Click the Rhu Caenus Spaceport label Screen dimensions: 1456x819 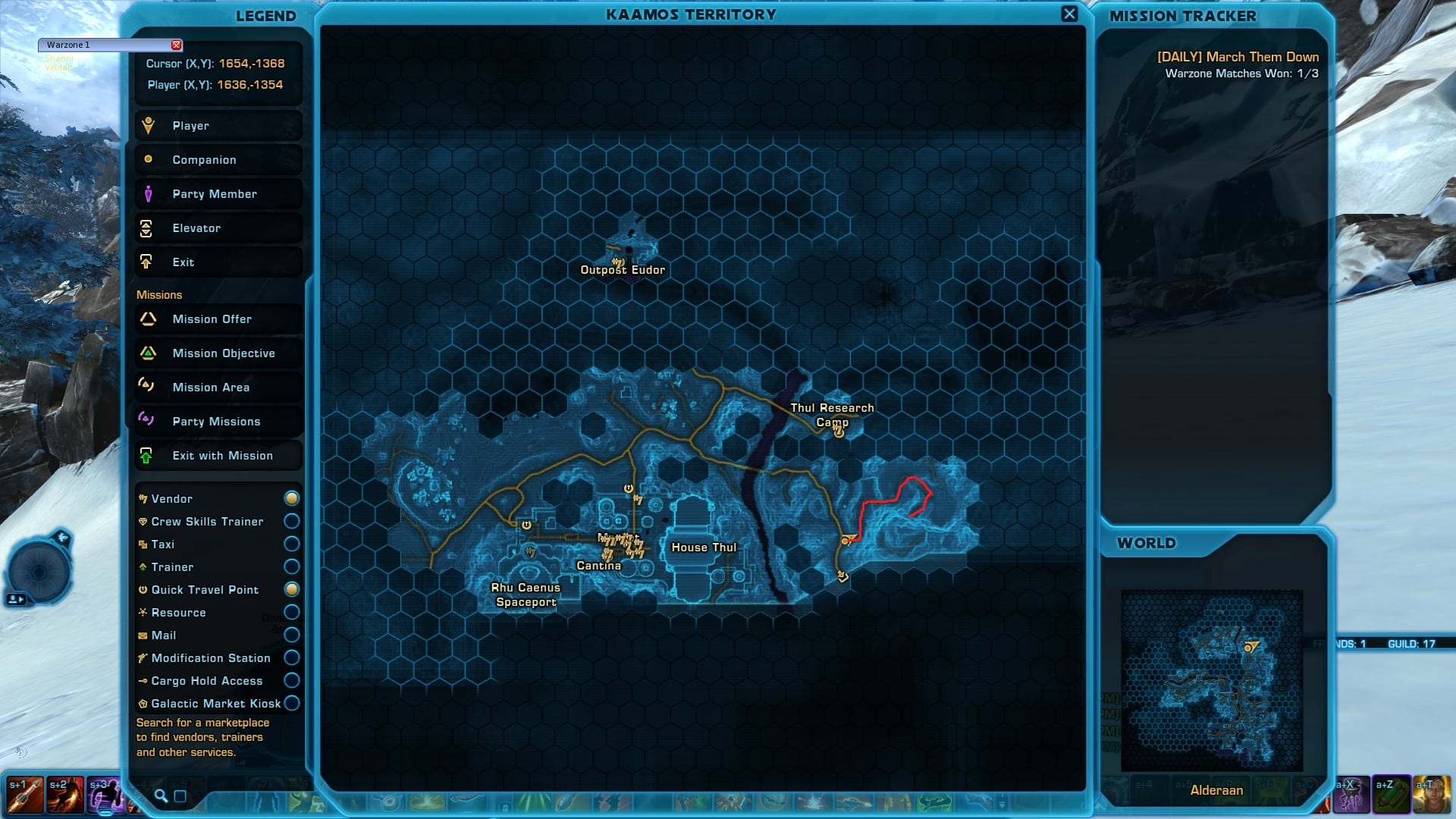526,595
